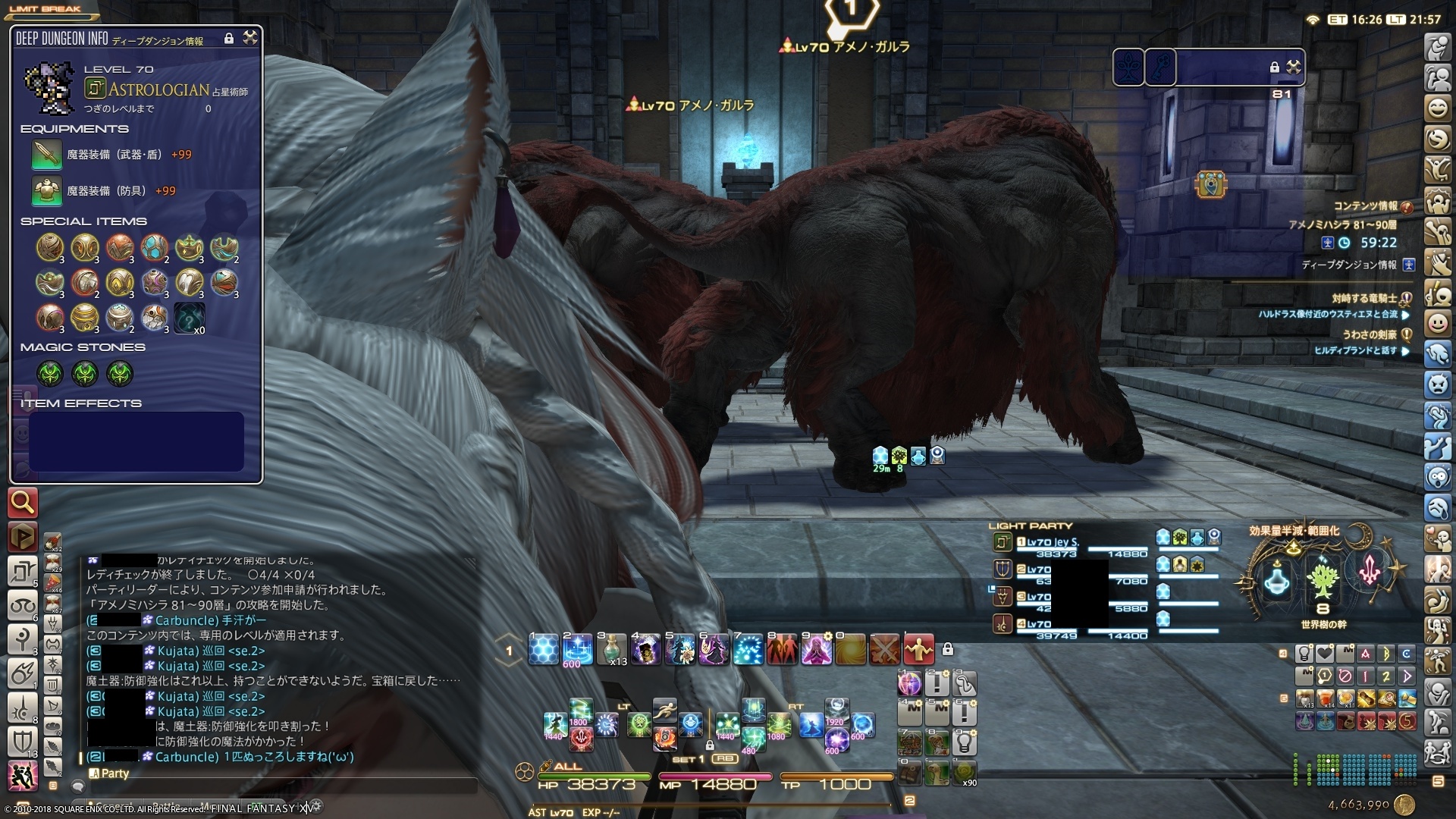Viewport: 1456px width, 819px height.
Task: Select the sword weapon equipment icon
Action: (x=46, y=155)
